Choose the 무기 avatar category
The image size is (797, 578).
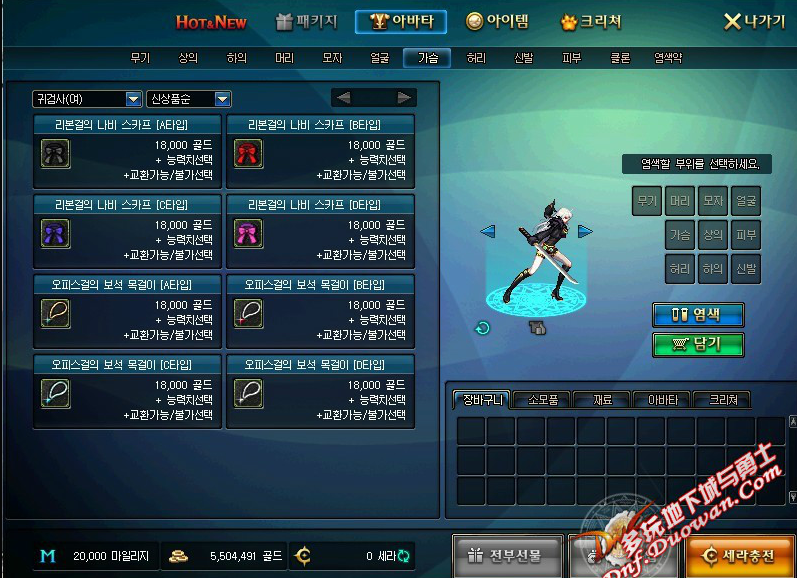(x=140, y=58)
